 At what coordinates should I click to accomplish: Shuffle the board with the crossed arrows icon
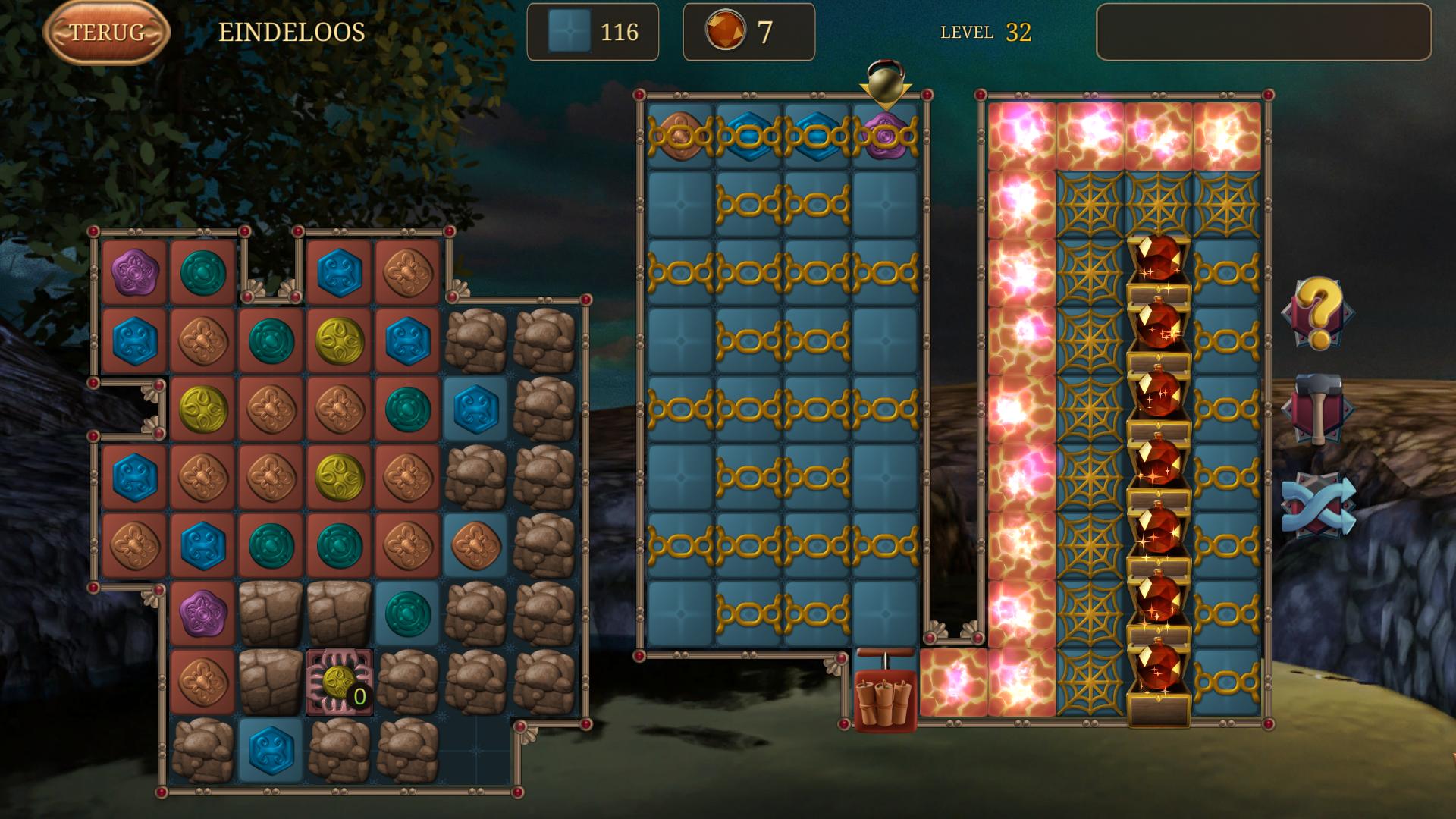[1318, 504]
